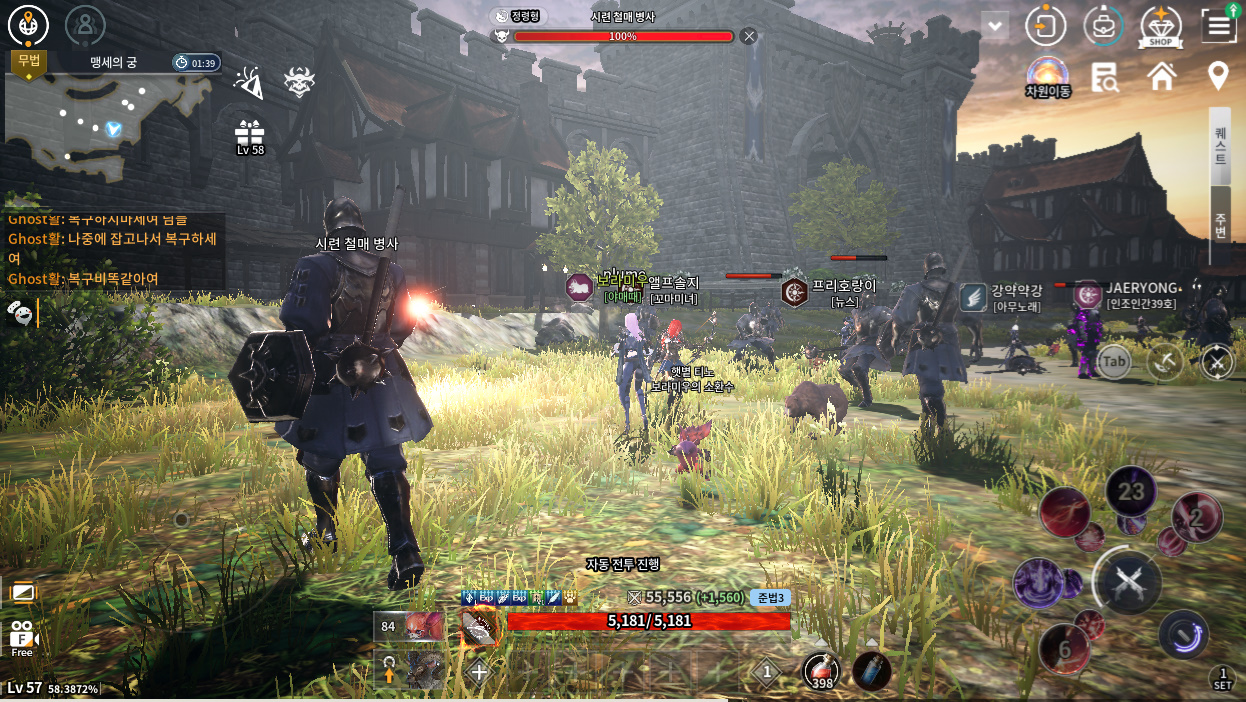
Task: Switch to the 퀘스트 quest tab
Action: pyautogui.click(x=1220, y=146)
